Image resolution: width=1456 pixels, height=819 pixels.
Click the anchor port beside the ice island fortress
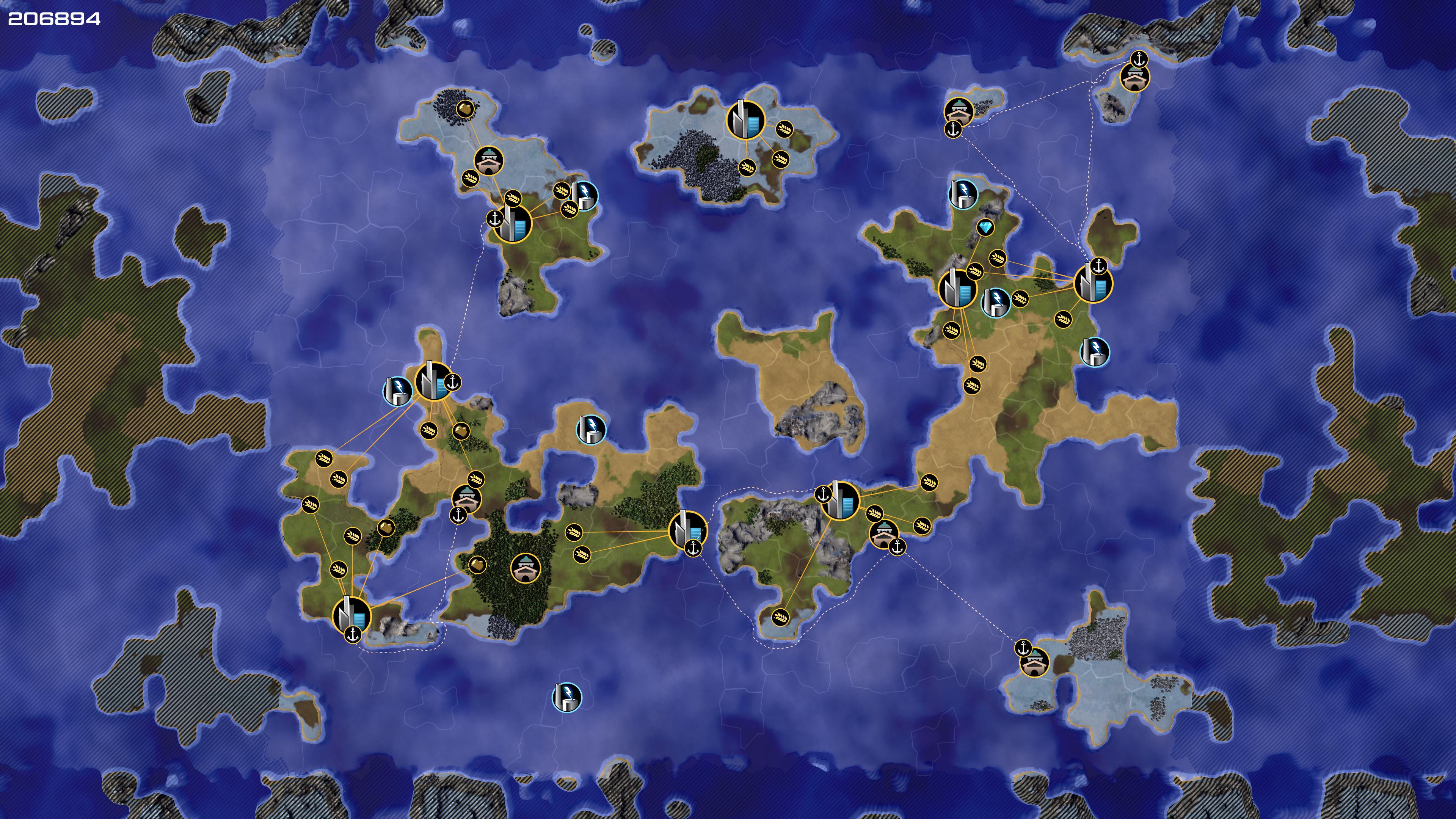1023,648
